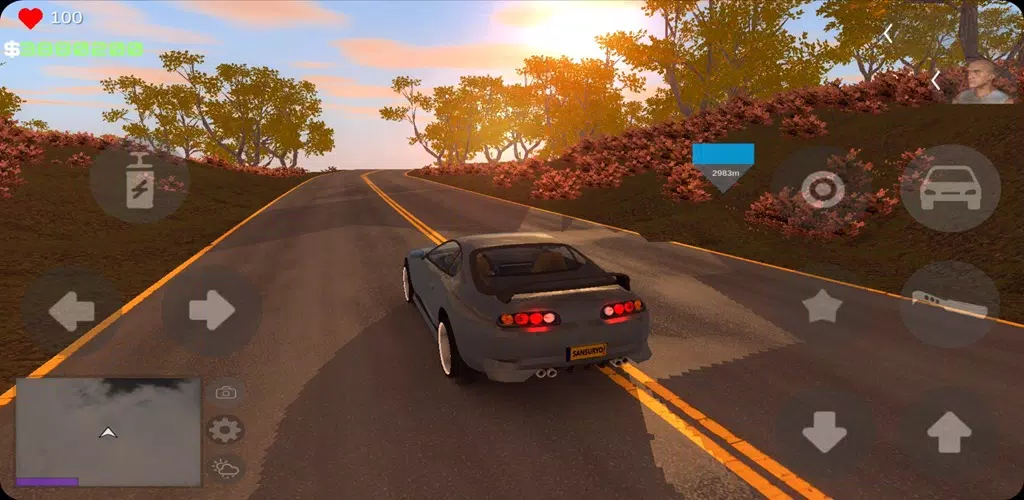This screenshot has width=1024, height=500.
Task: Tap the circular wheel target button
Action: pos(823,190)
